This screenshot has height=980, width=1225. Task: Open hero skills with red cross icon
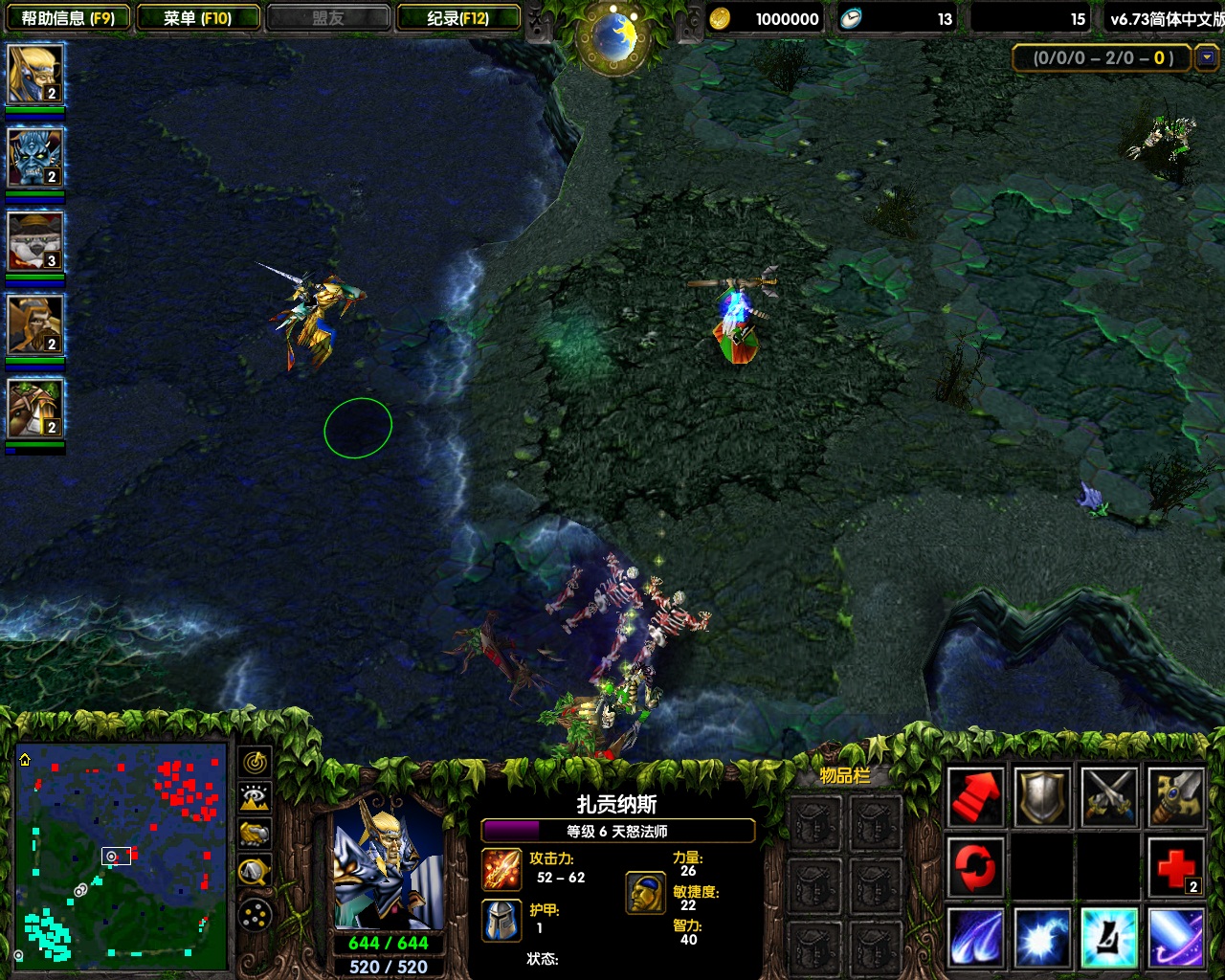(x=1176, y=867)
